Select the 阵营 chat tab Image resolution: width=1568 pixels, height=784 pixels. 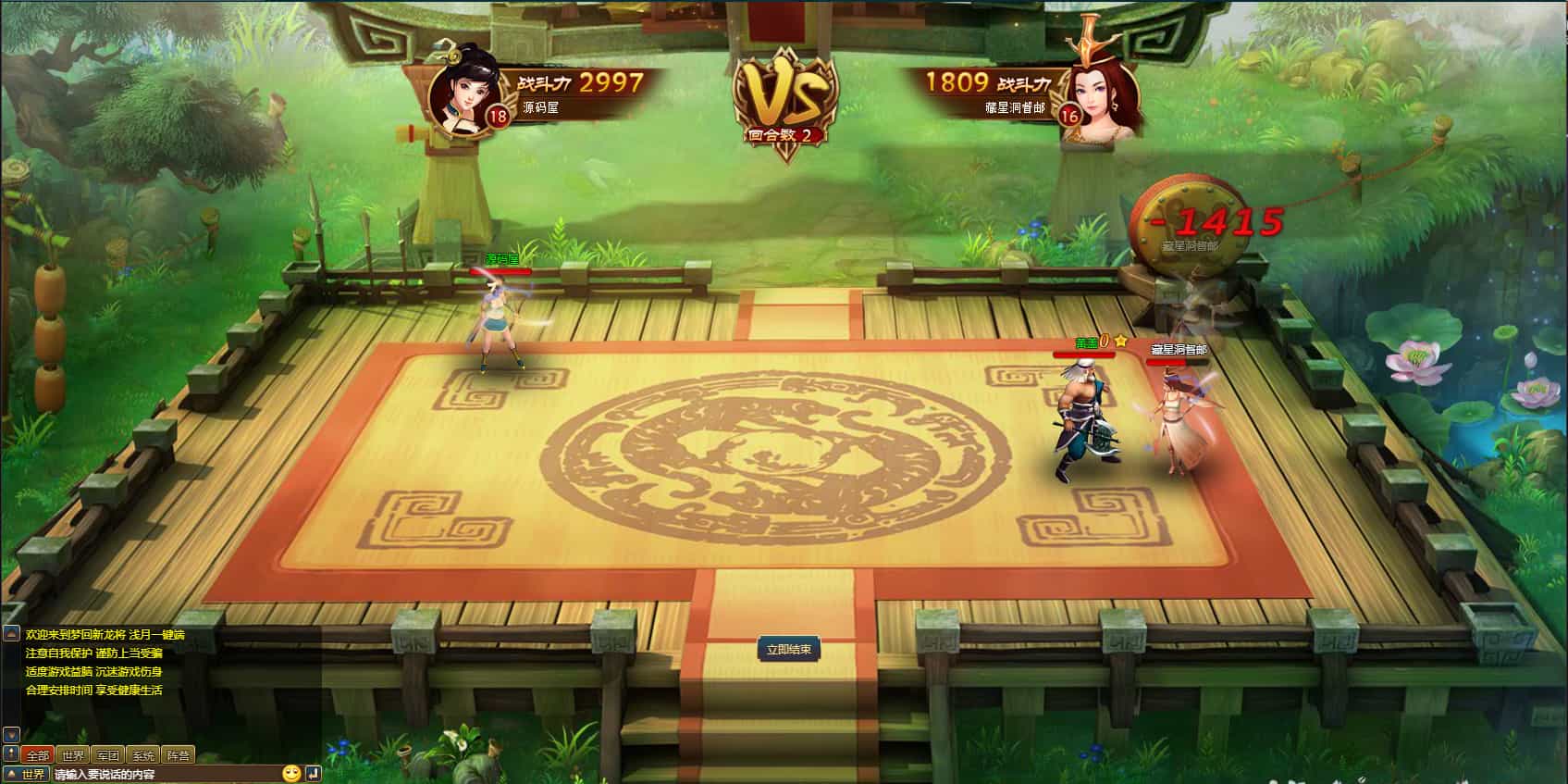(x=177, y=754)
